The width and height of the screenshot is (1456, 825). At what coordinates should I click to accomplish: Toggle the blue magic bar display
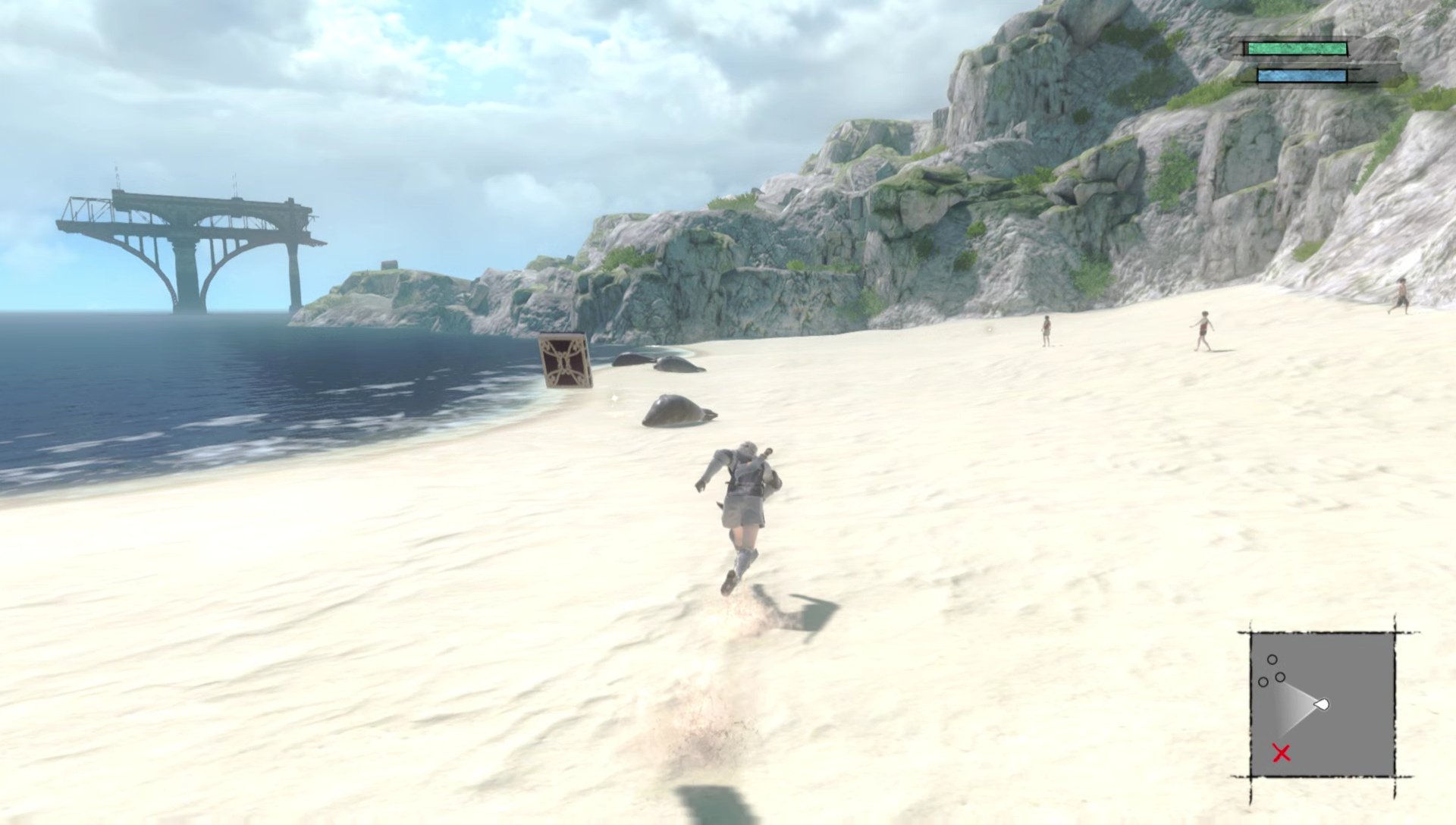pos(1301,75)
